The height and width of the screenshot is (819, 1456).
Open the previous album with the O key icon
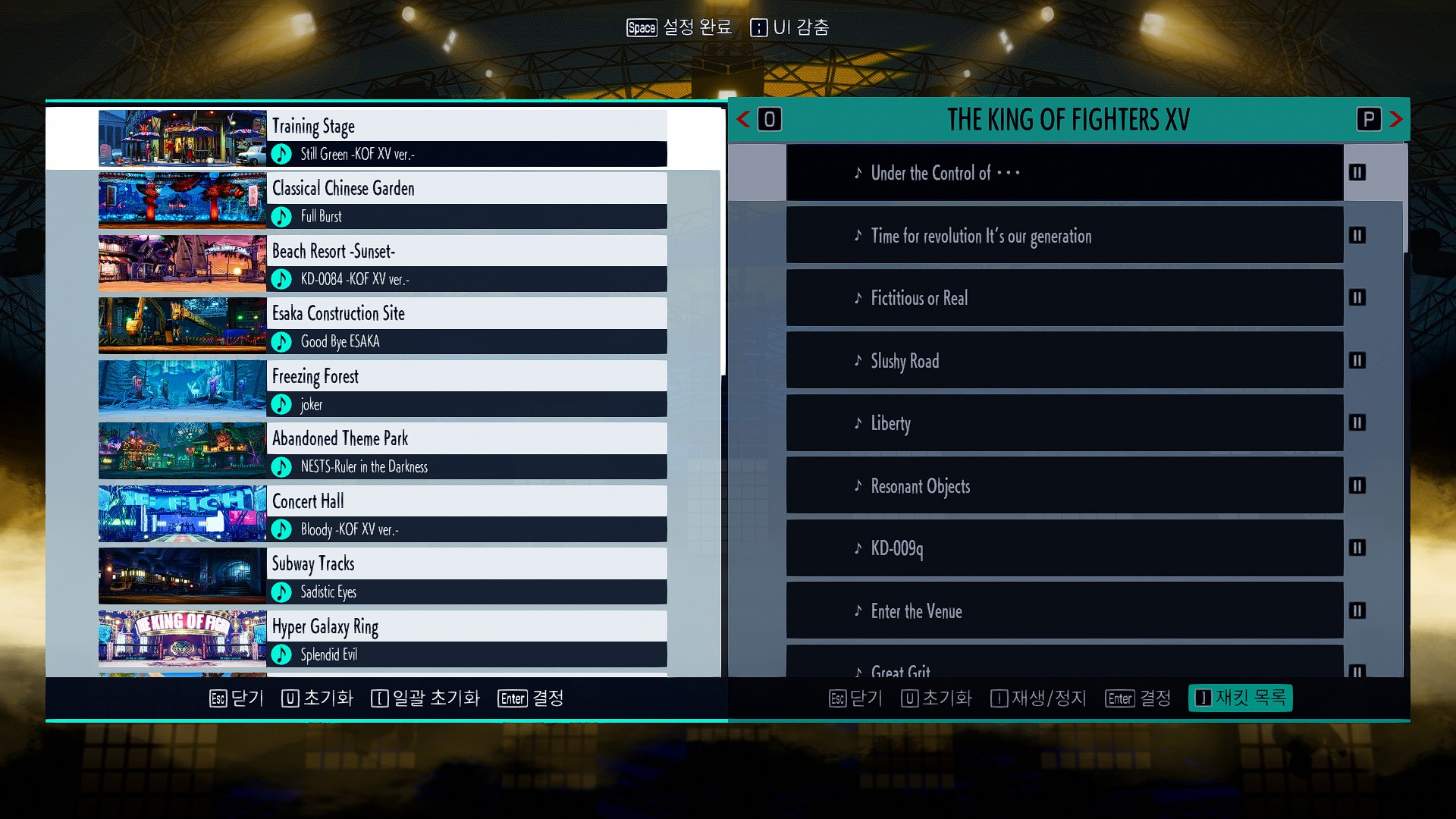pyautogui.click(x=769, y=119)
